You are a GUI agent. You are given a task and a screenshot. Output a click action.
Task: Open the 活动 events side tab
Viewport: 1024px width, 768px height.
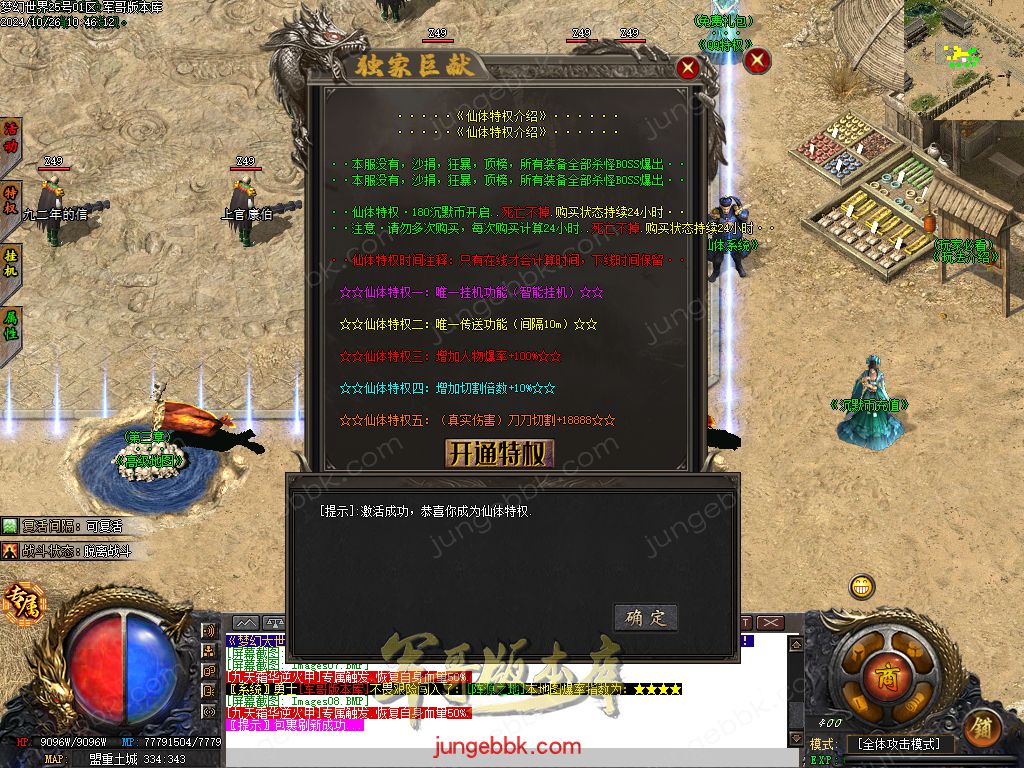pyautogui.click(x=11, y=138)
